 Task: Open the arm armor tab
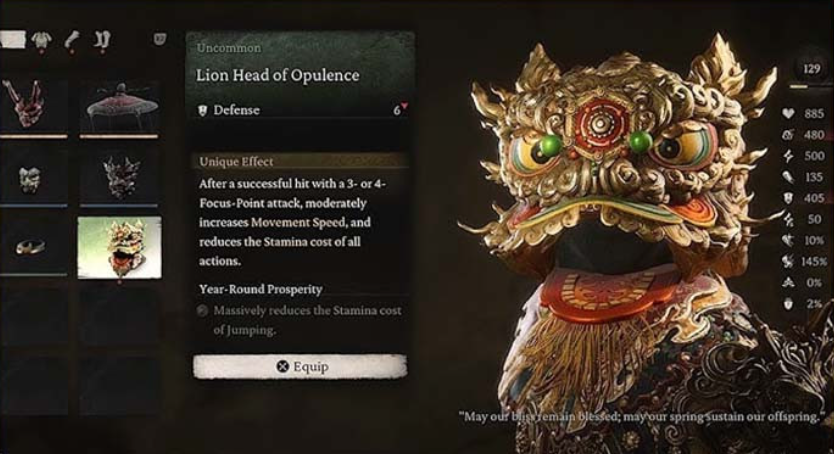pyautogui.click(x=73, y=40)
